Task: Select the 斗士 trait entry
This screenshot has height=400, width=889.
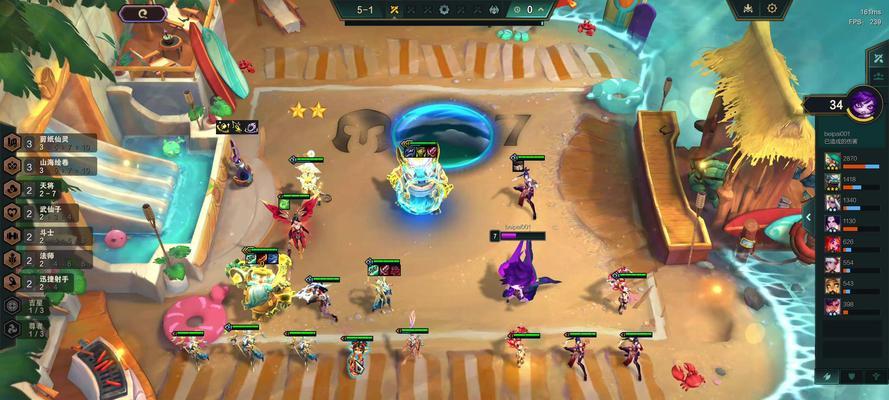Action: tap(50, 236)
